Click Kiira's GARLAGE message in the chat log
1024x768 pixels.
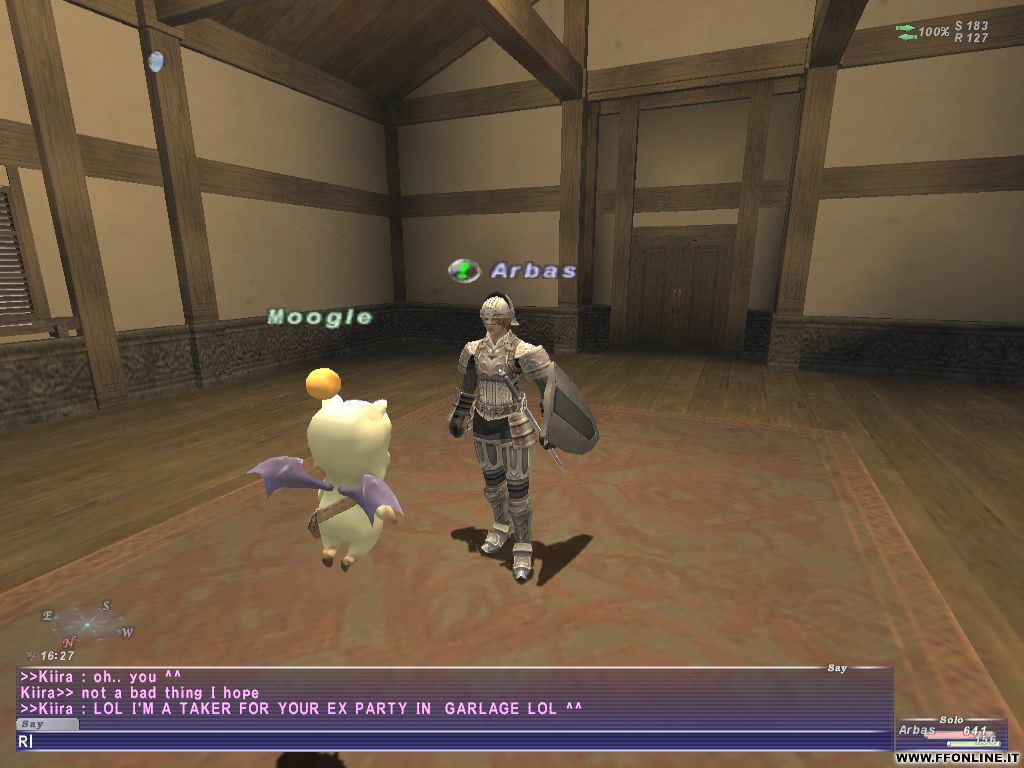300,709
